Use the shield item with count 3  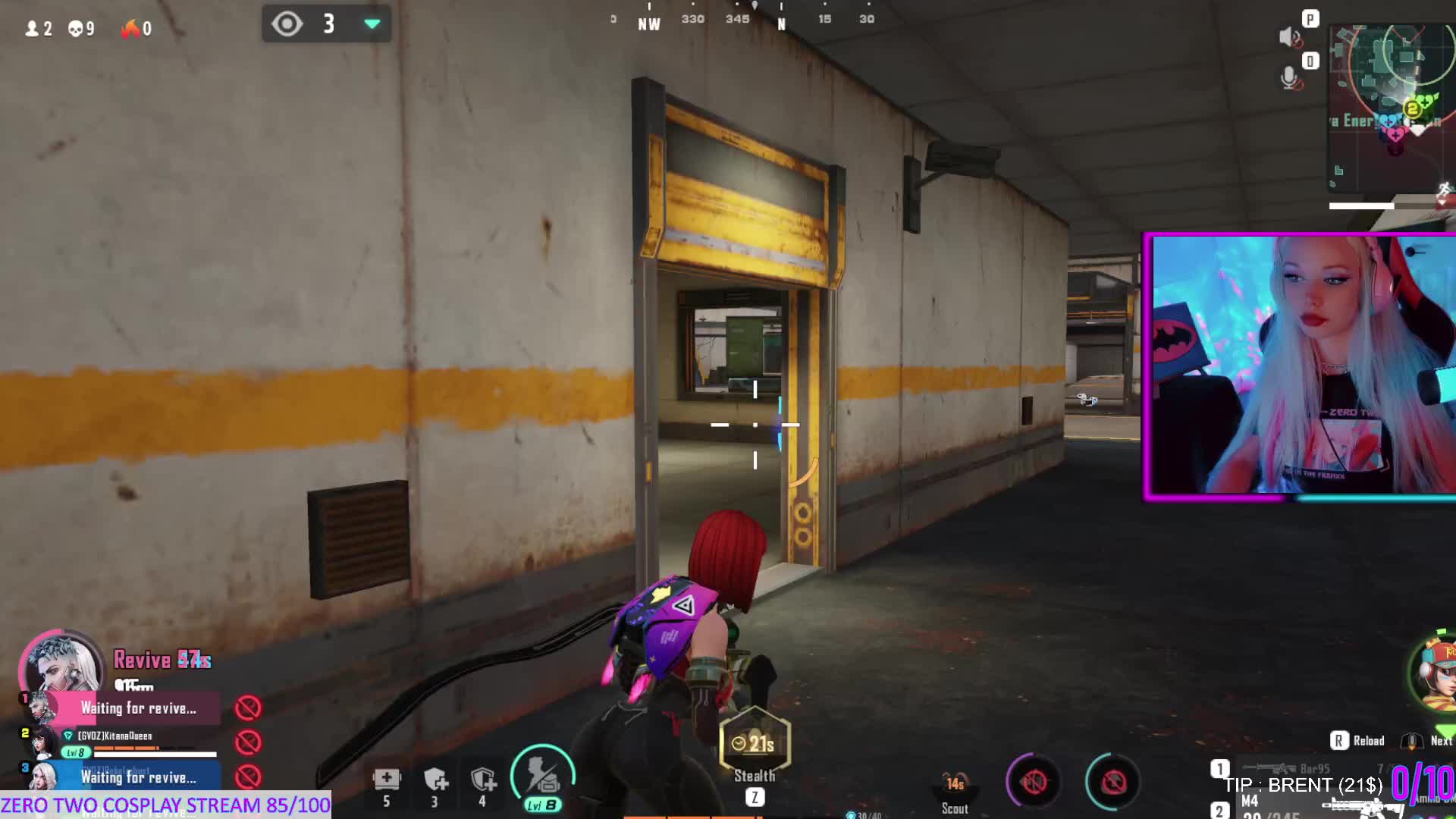[x=435, y=781]
